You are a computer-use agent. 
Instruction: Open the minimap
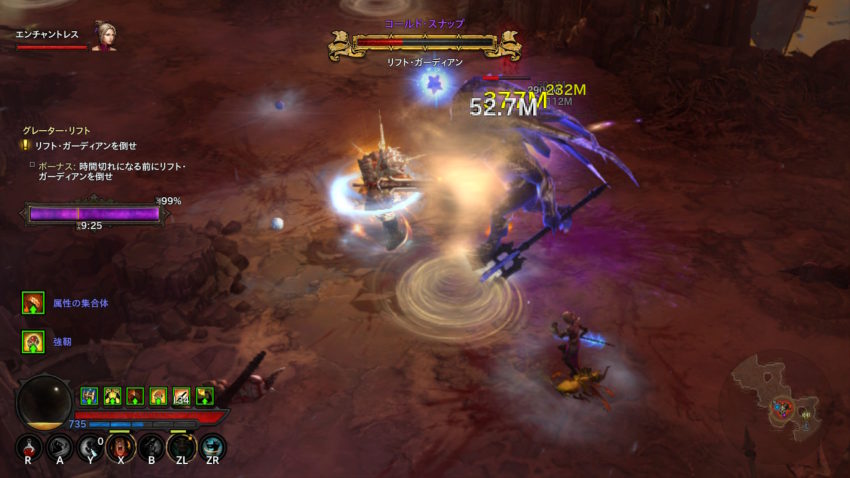click(779, 399)
